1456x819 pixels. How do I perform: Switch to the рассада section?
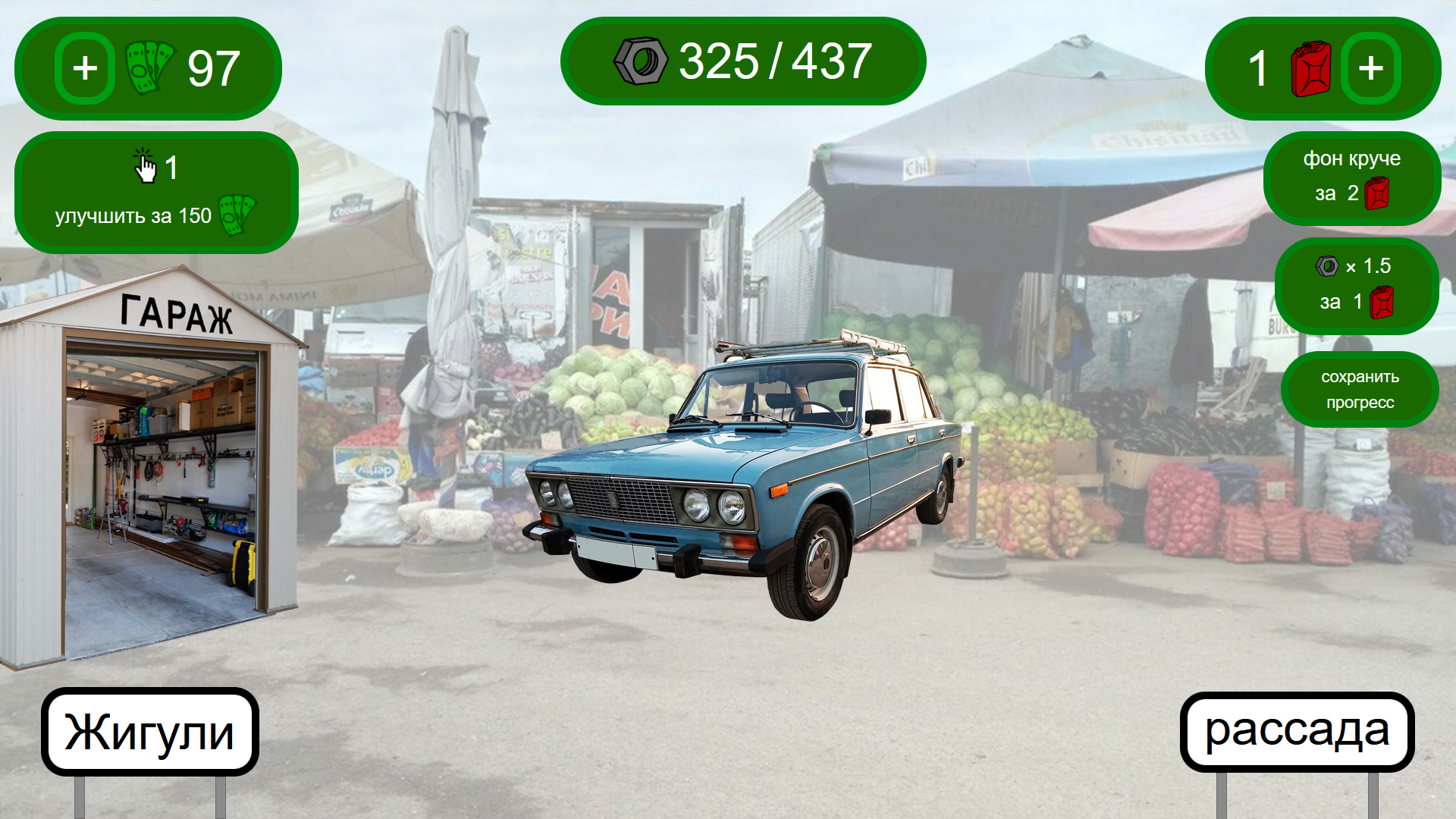(x=1298, y=730)
